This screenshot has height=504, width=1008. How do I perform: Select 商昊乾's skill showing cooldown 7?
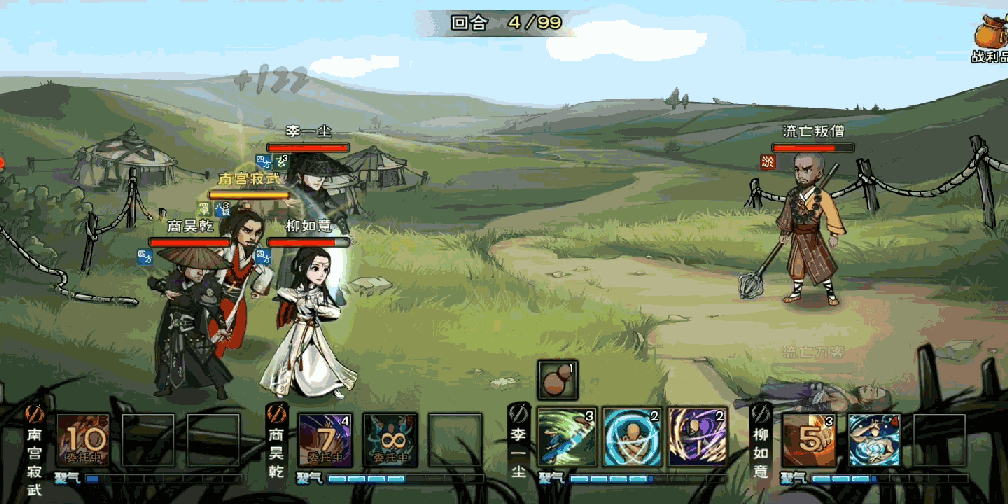[x=326, y=440]
